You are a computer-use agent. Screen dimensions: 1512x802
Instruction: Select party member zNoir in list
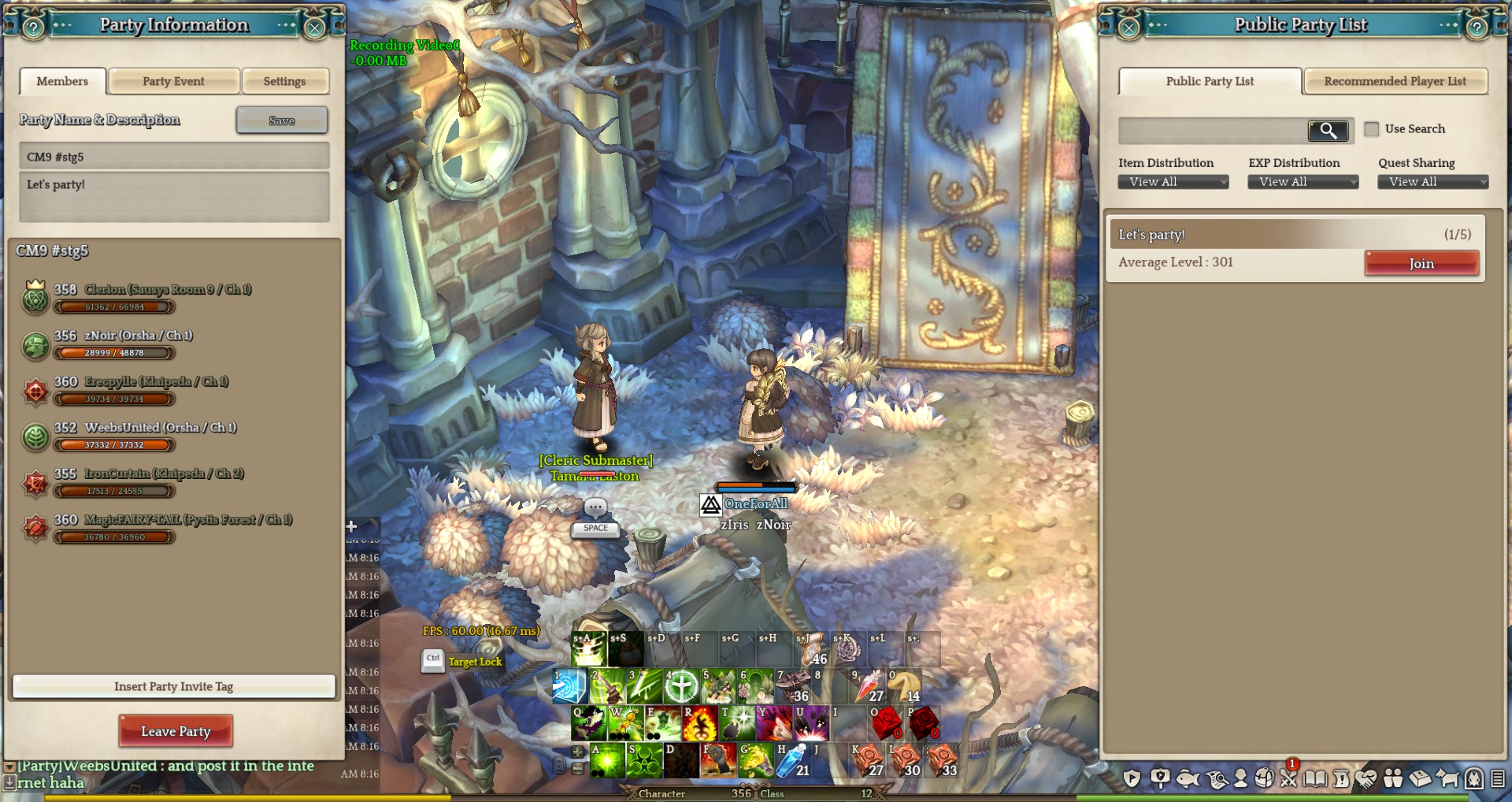138,336
